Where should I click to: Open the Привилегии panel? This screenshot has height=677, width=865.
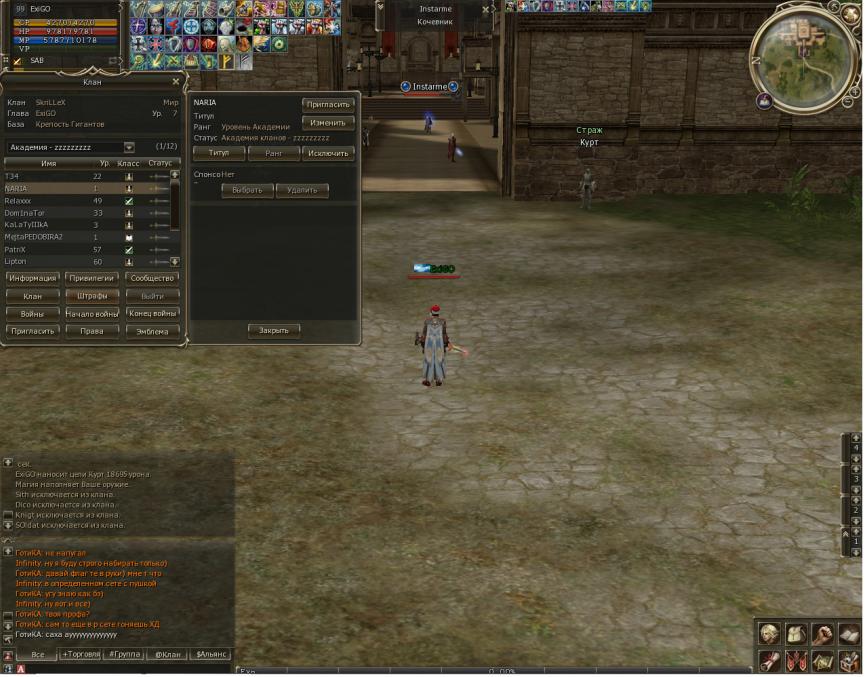93,278
